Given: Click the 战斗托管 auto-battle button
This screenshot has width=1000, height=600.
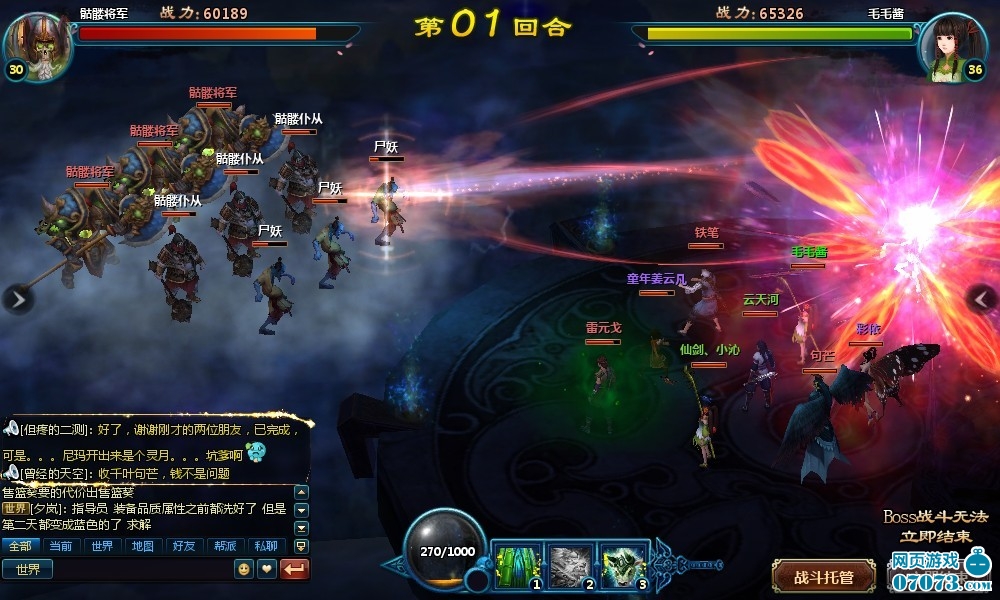Looking at the screenshot, I should click(823, 577).
